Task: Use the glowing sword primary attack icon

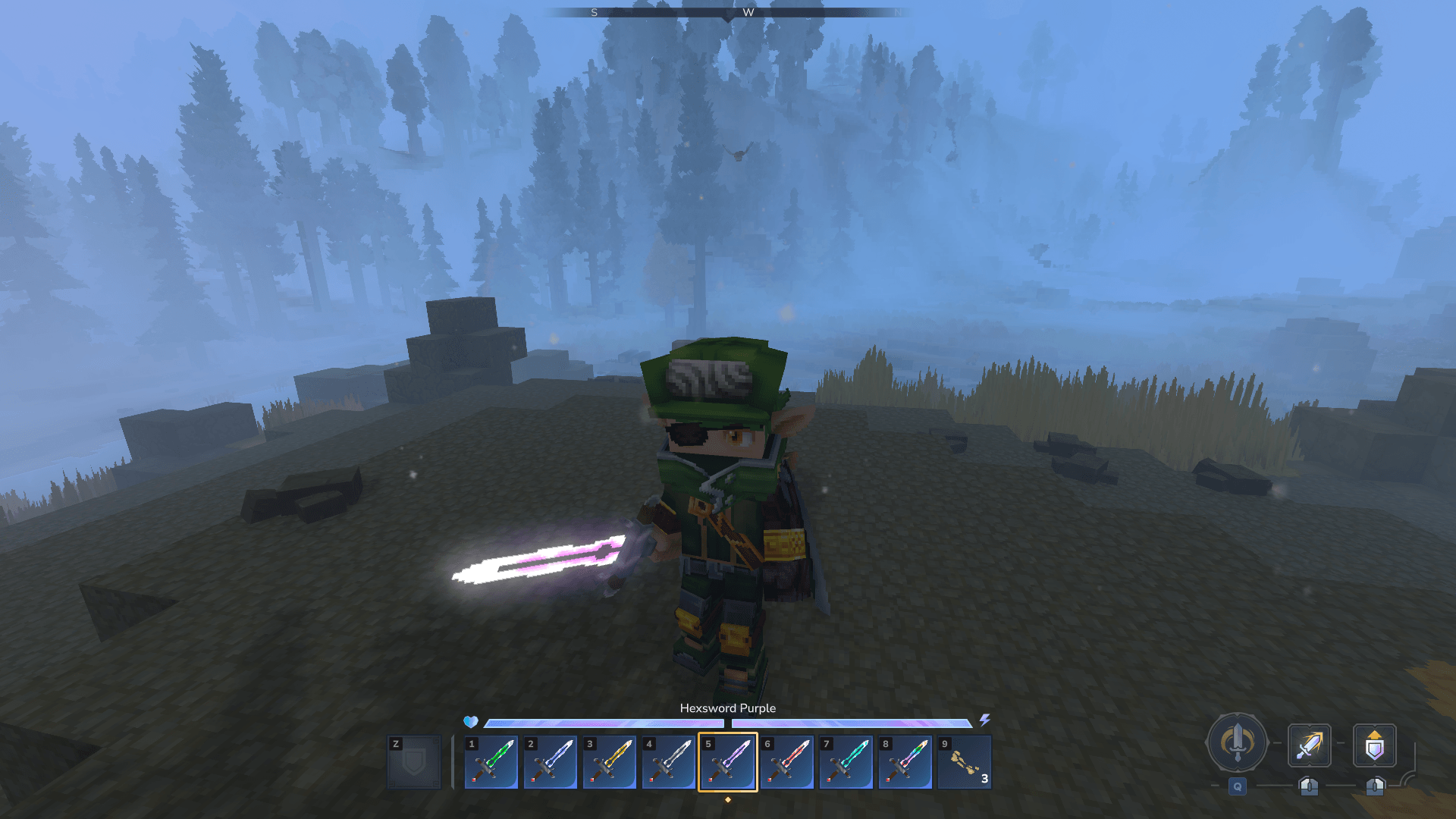Action: coord(1309,745)
